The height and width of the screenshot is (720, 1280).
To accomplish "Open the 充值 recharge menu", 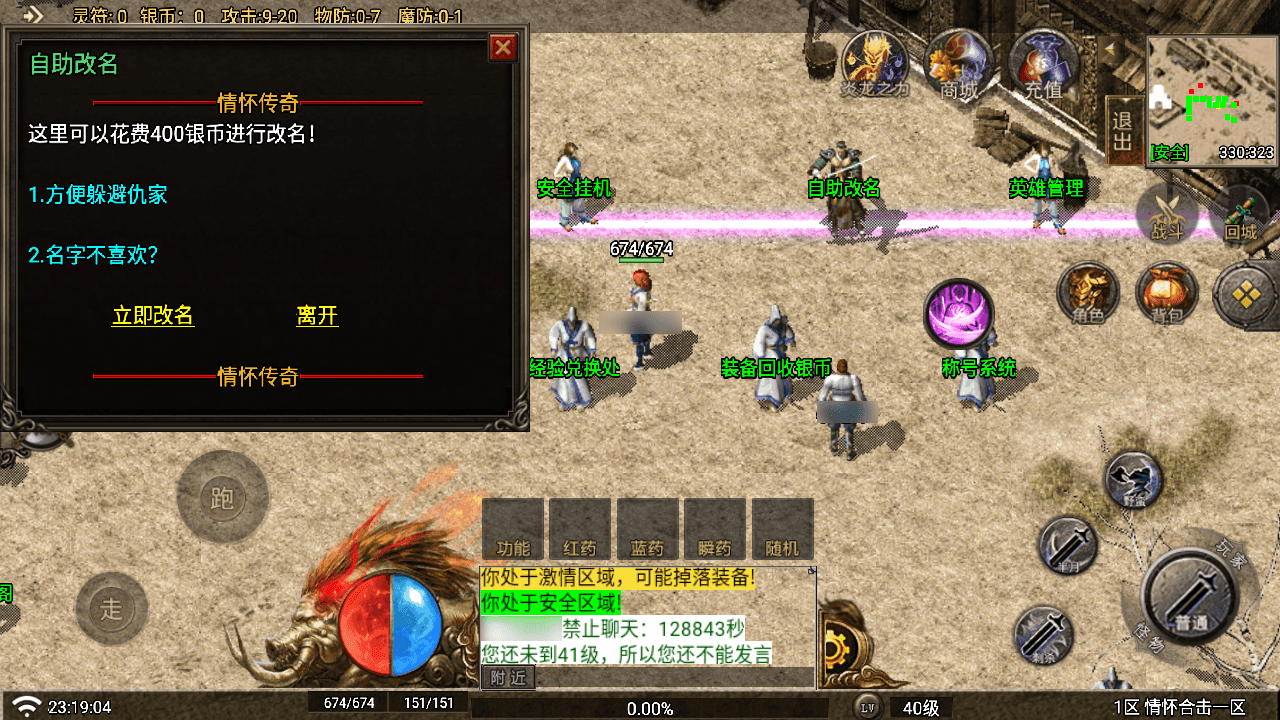I will pyautogui.click(x=1043, y=64).
